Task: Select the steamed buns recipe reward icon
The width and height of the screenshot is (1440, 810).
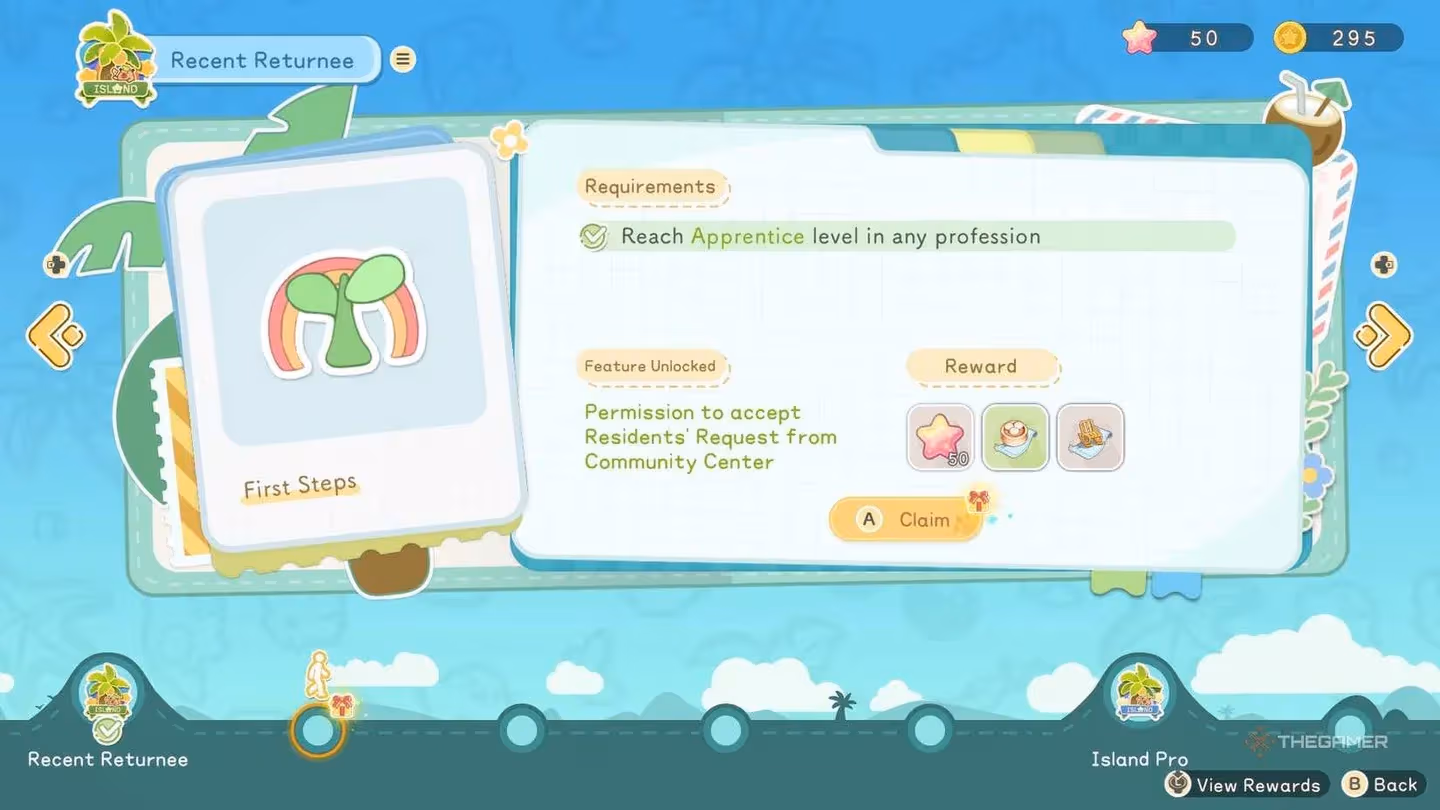Action: tap(1015, 437)
